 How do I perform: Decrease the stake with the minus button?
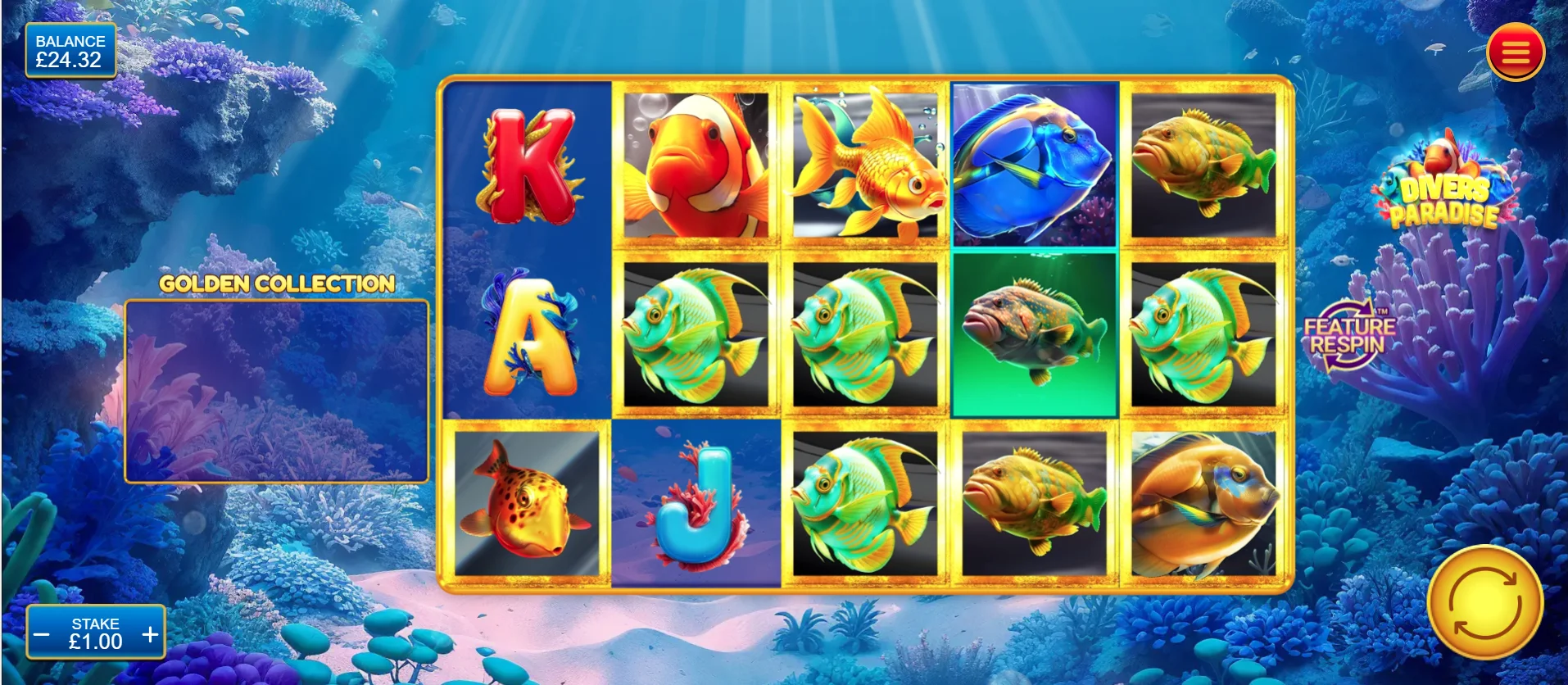pos(42,634)
